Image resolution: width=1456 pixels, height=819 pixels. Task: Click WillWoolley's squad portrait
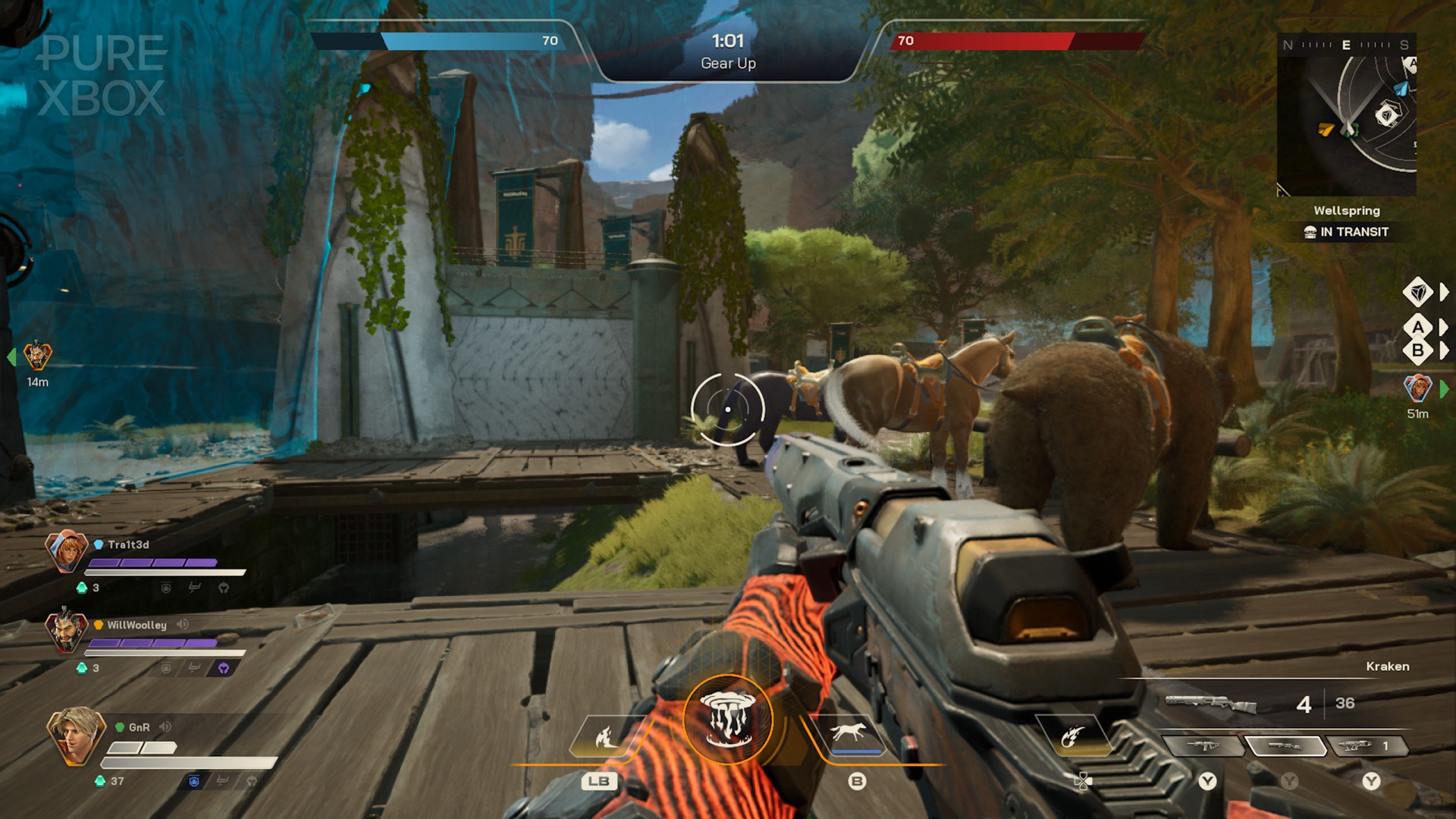pos(64,629)
